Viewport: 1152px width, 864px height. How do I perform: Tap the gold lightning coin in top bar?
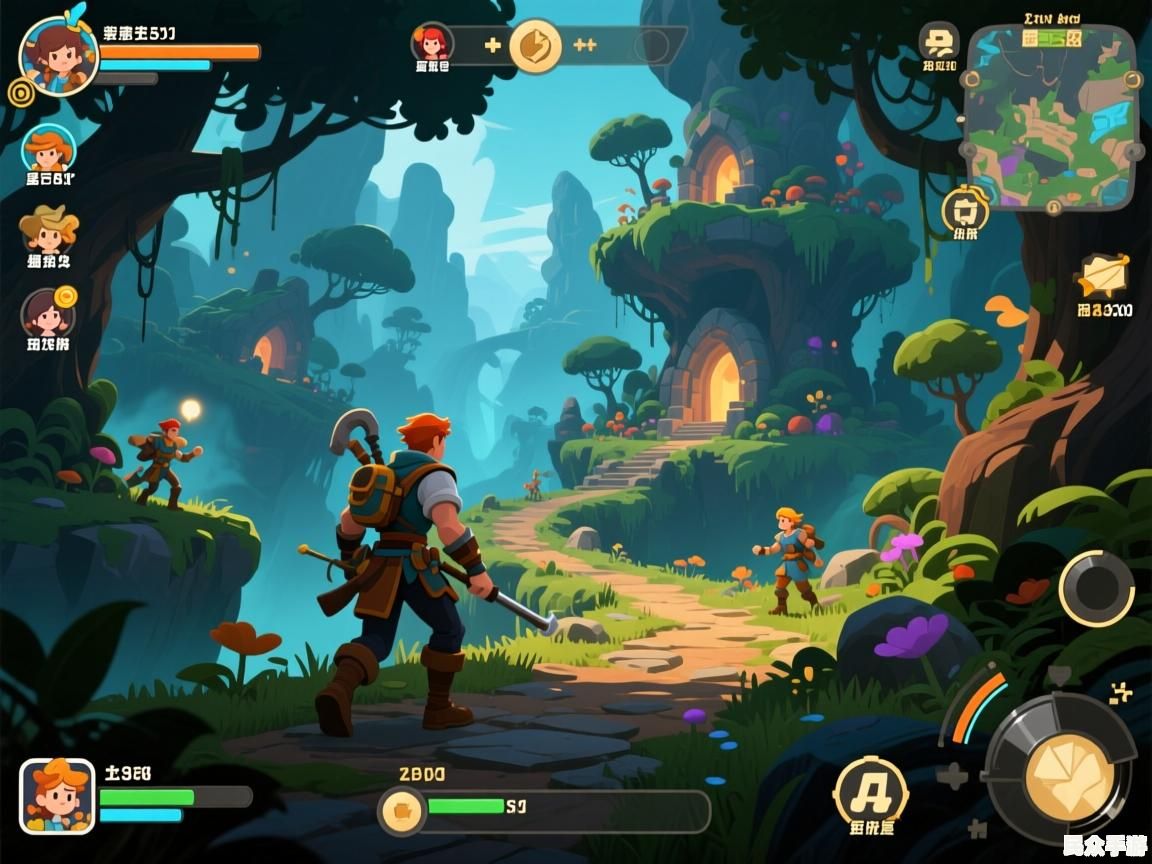click(x=535, y=46)
